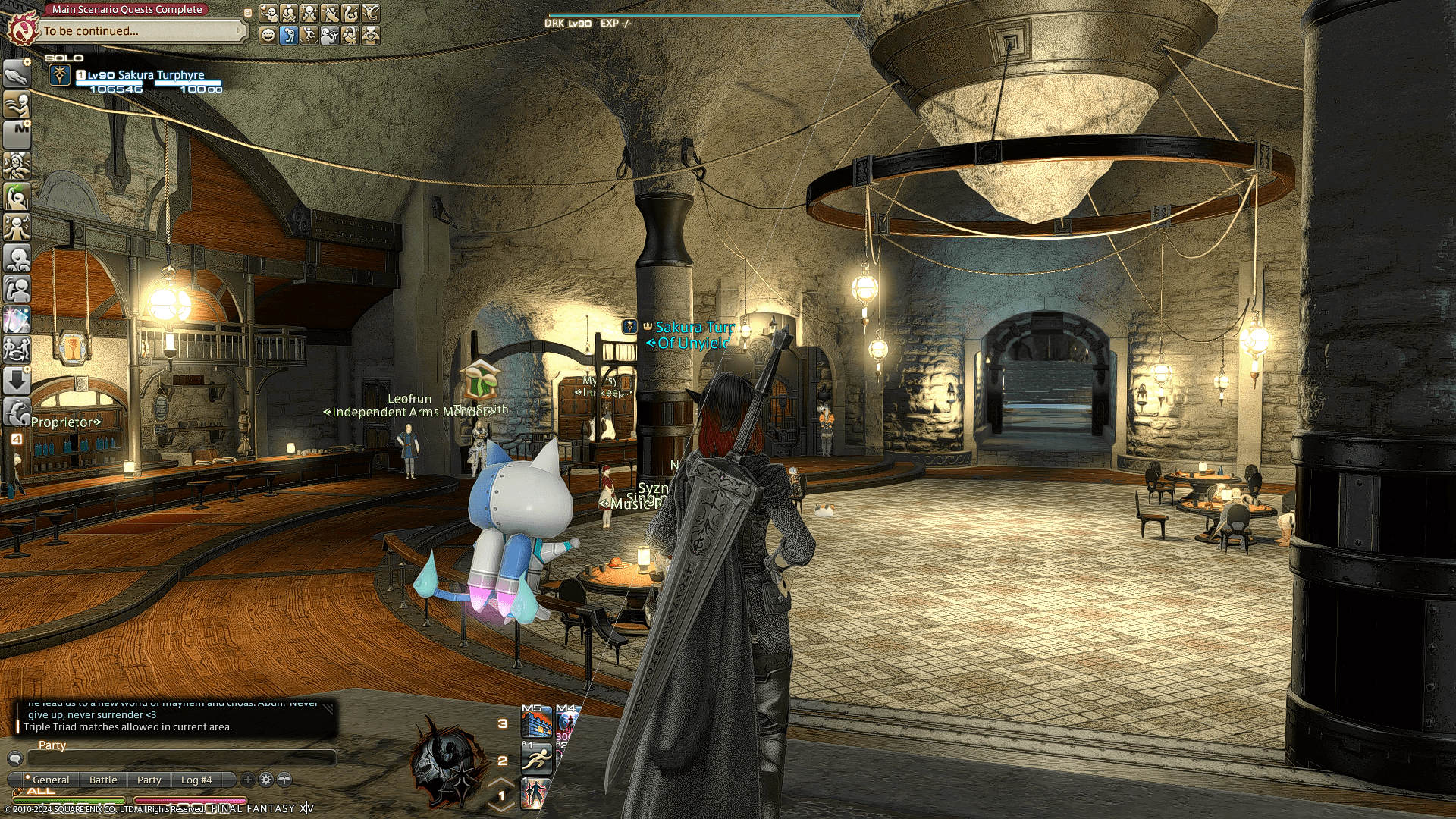The height and width of the screenshot is (819, 1456).
Task: Click the hotbar page-up chevron above number 1
Action: click(x=500, y=783)
